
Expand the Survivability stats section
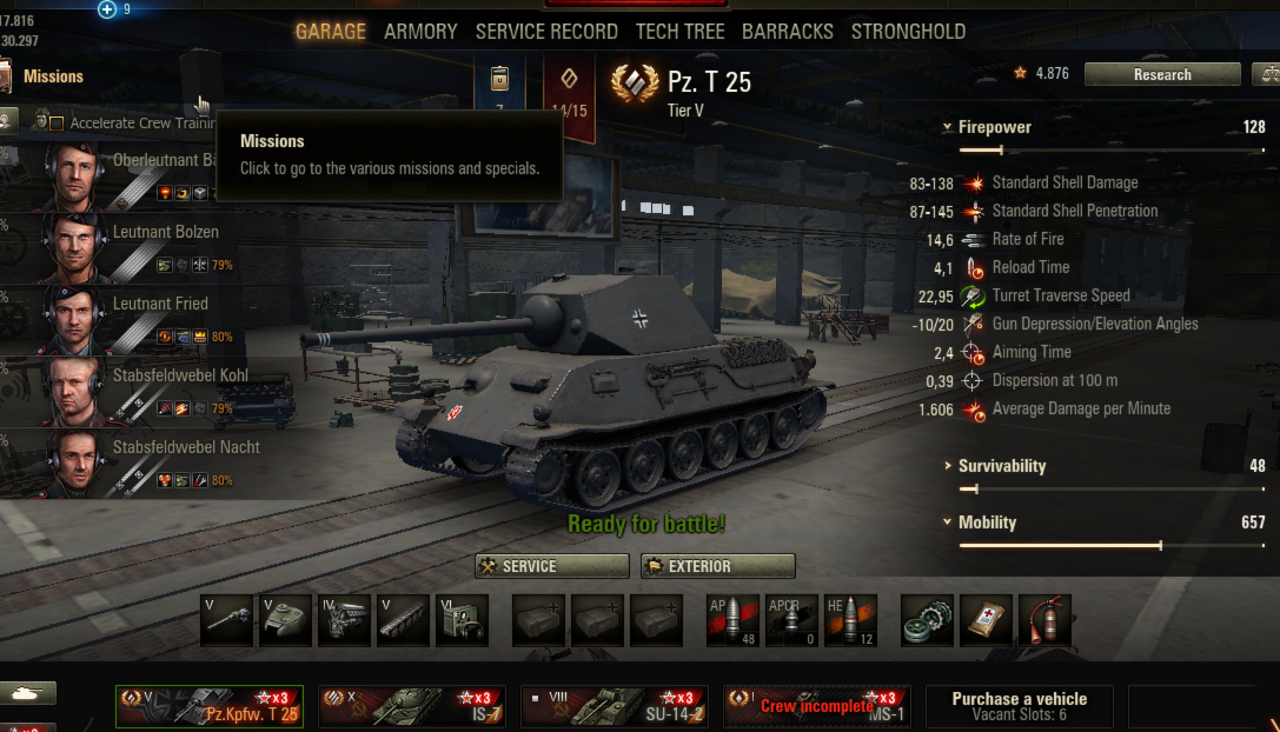point(947,466)
